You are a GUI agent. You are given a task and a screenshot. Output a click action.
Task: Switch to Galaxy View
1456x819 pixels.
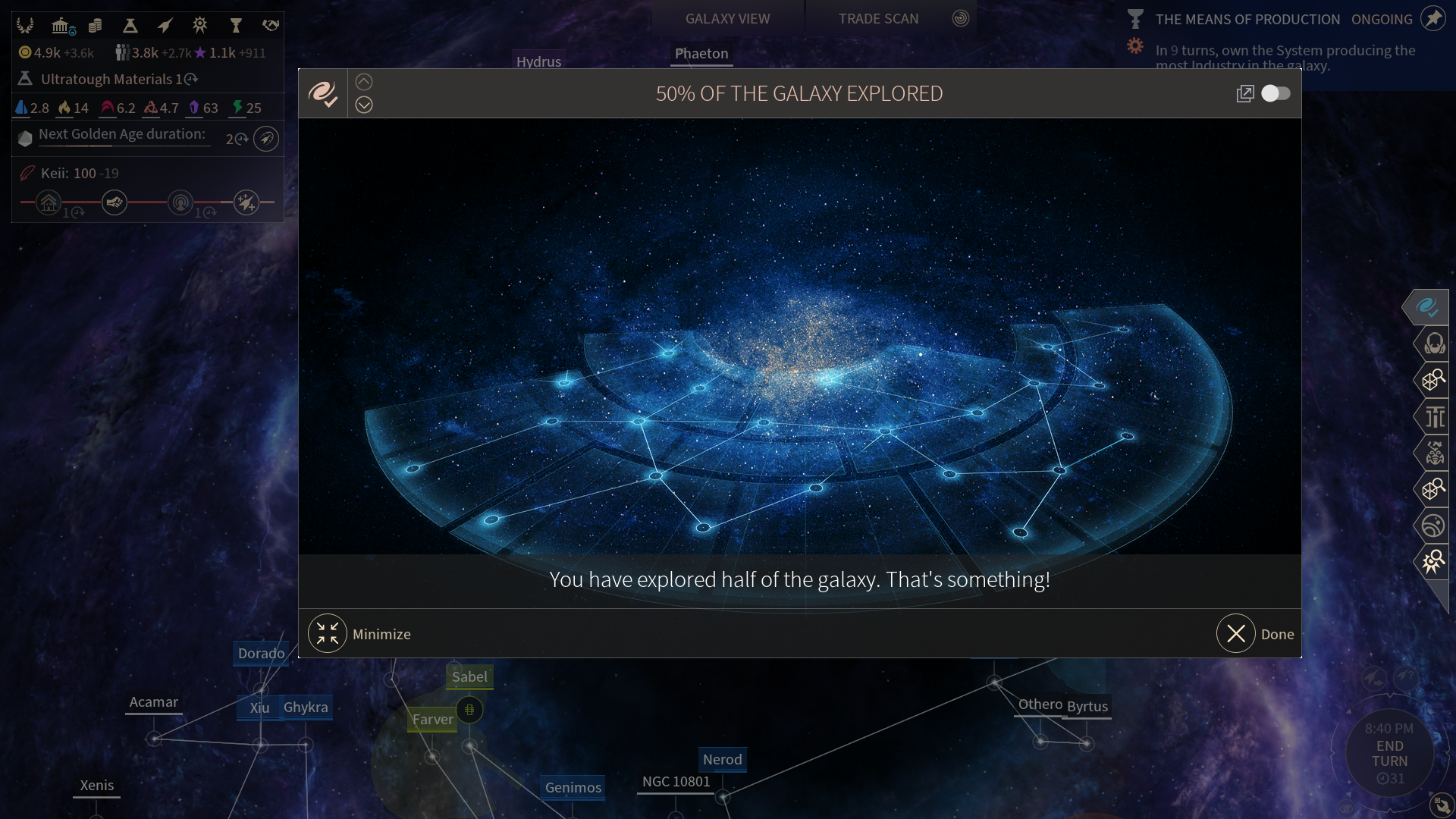(727, 18)
